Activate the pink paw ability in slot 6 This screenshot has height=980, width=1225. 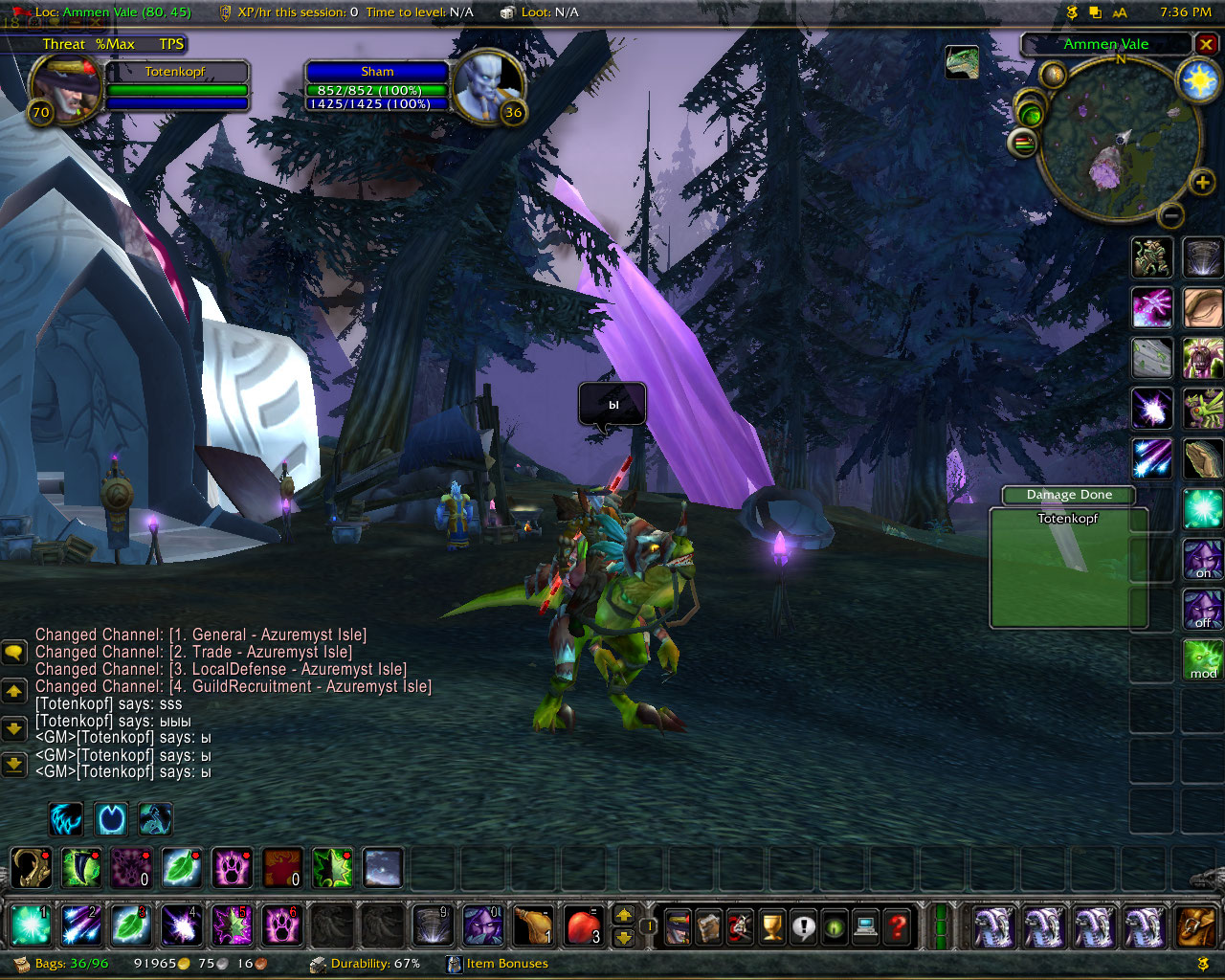[282, 925]
